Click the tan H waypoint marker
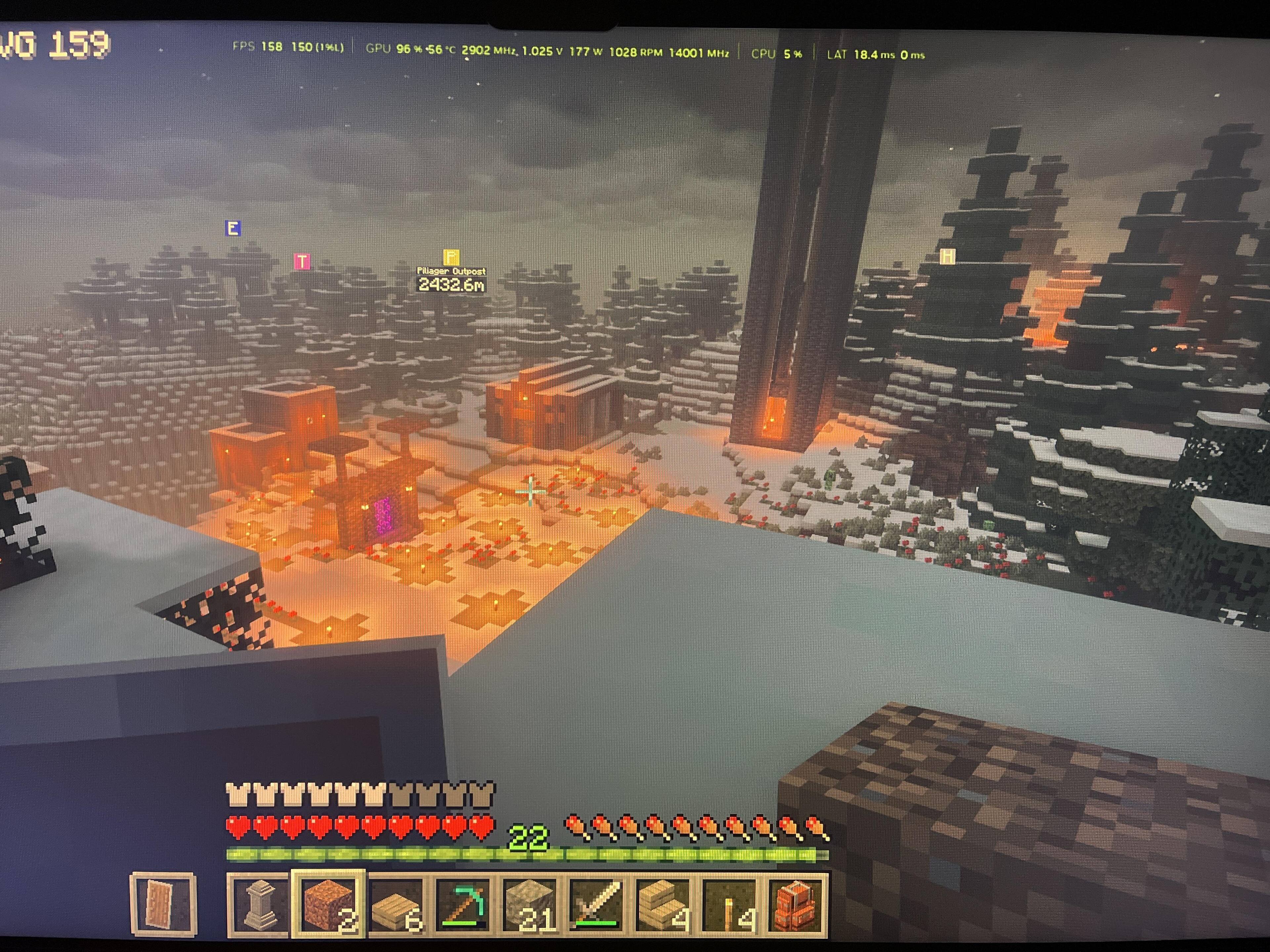This screenshot has height=952, width=1270. point(947,257)
